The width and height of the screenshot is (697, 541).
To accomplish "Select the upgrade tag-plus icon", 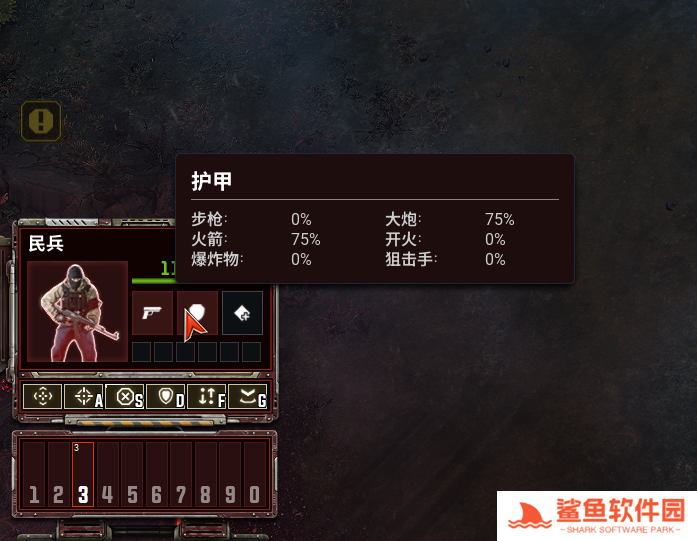I will coord(242,313).
